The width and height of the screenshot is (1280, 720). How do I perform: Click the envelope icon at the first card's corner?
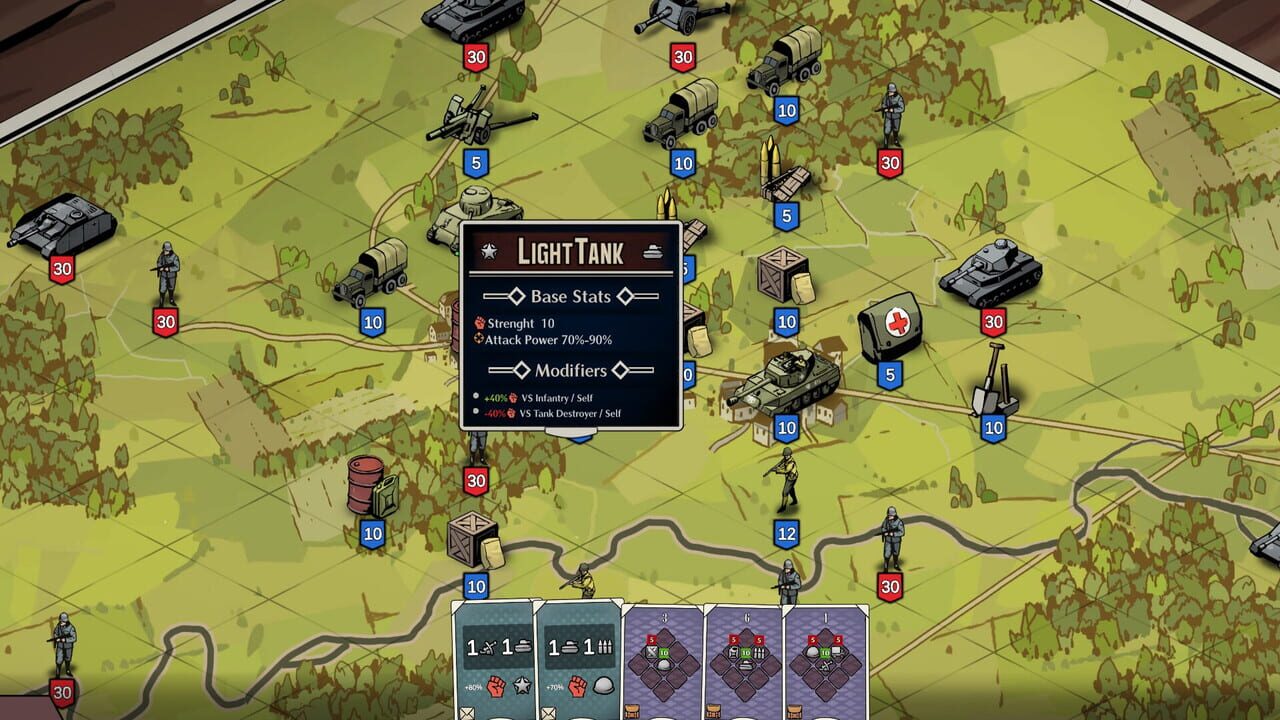pos(466,711)
